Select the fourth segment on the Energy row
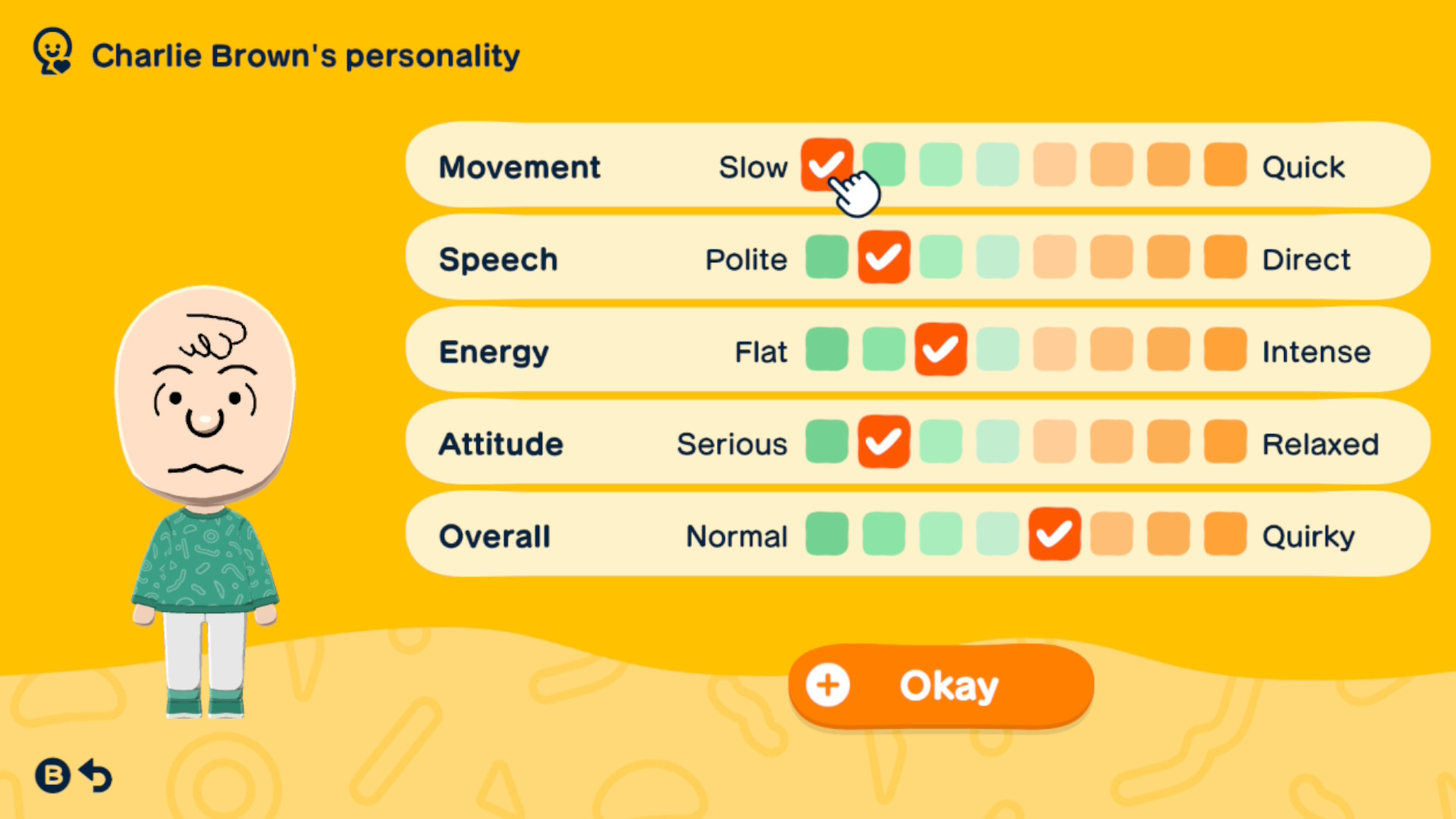This screenshot has height=819, width=1456. [997, 350]
